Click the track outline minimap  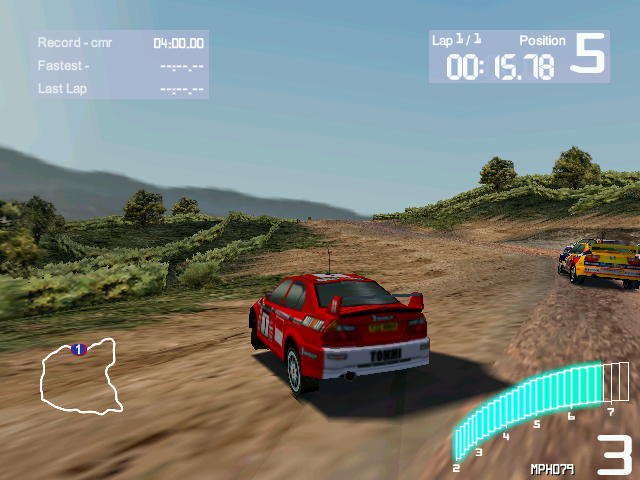click(x=80, y=377)
